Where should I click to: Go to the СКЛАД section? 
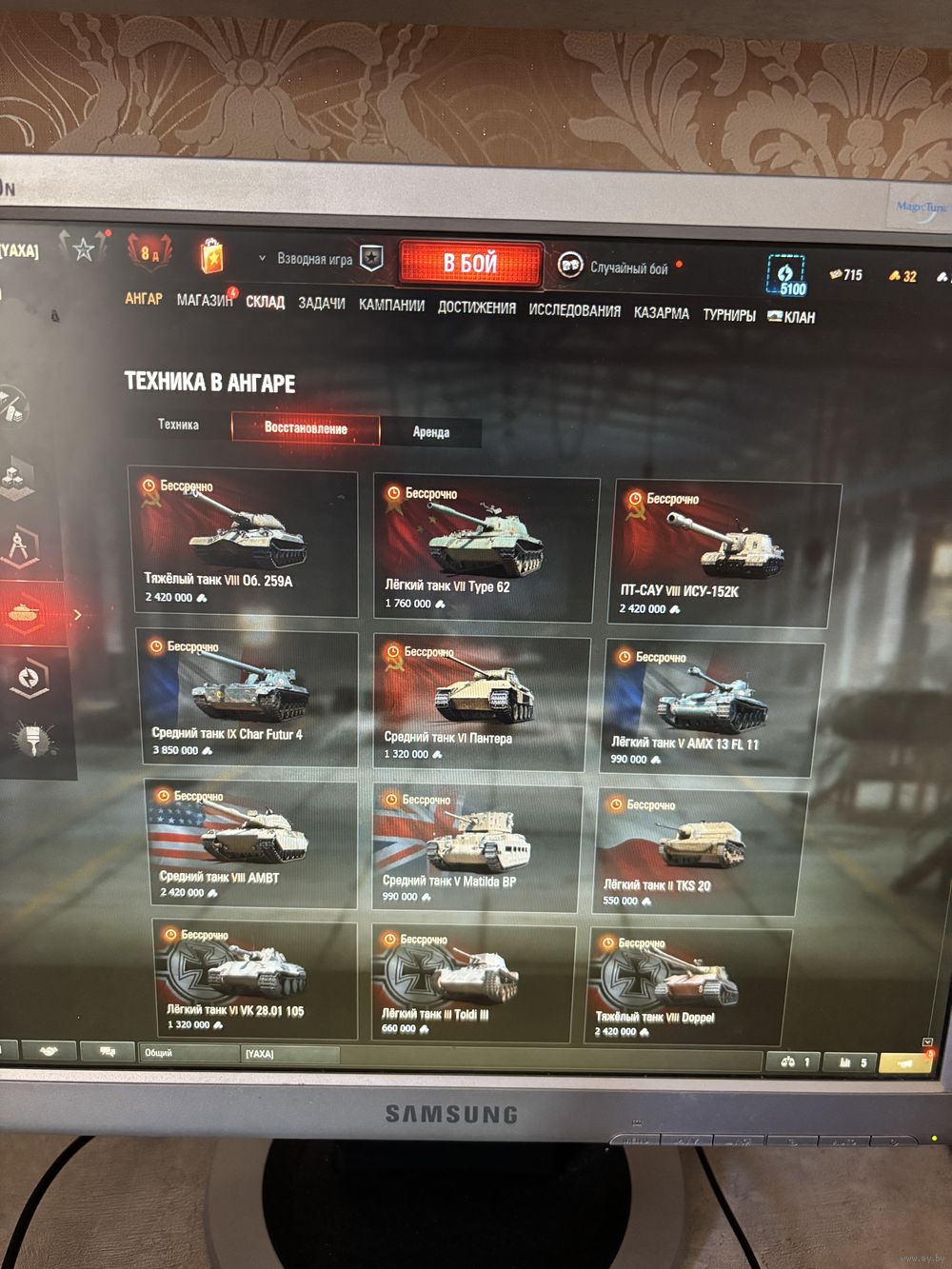pos(265,302)
